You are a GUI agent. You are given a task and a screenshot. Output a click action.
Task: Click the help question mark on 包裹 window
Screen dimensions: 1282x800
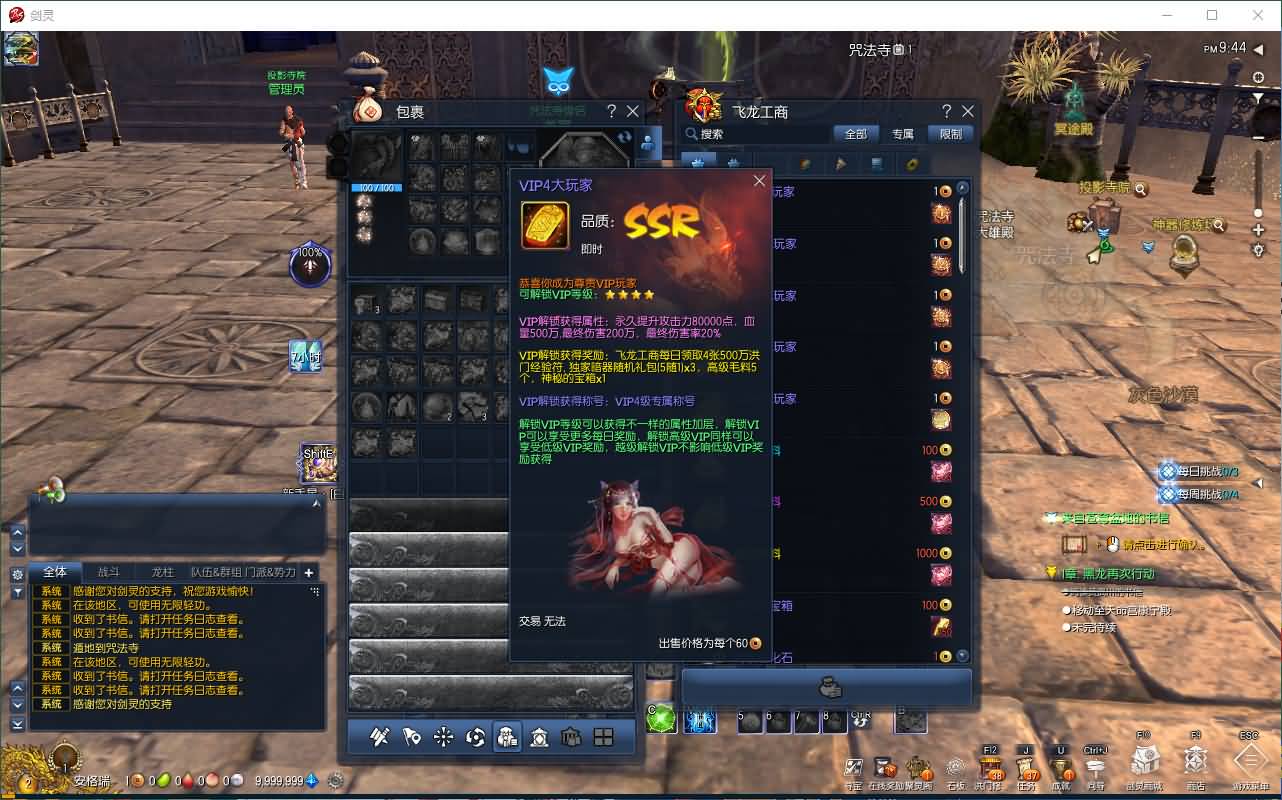[612, 111]
